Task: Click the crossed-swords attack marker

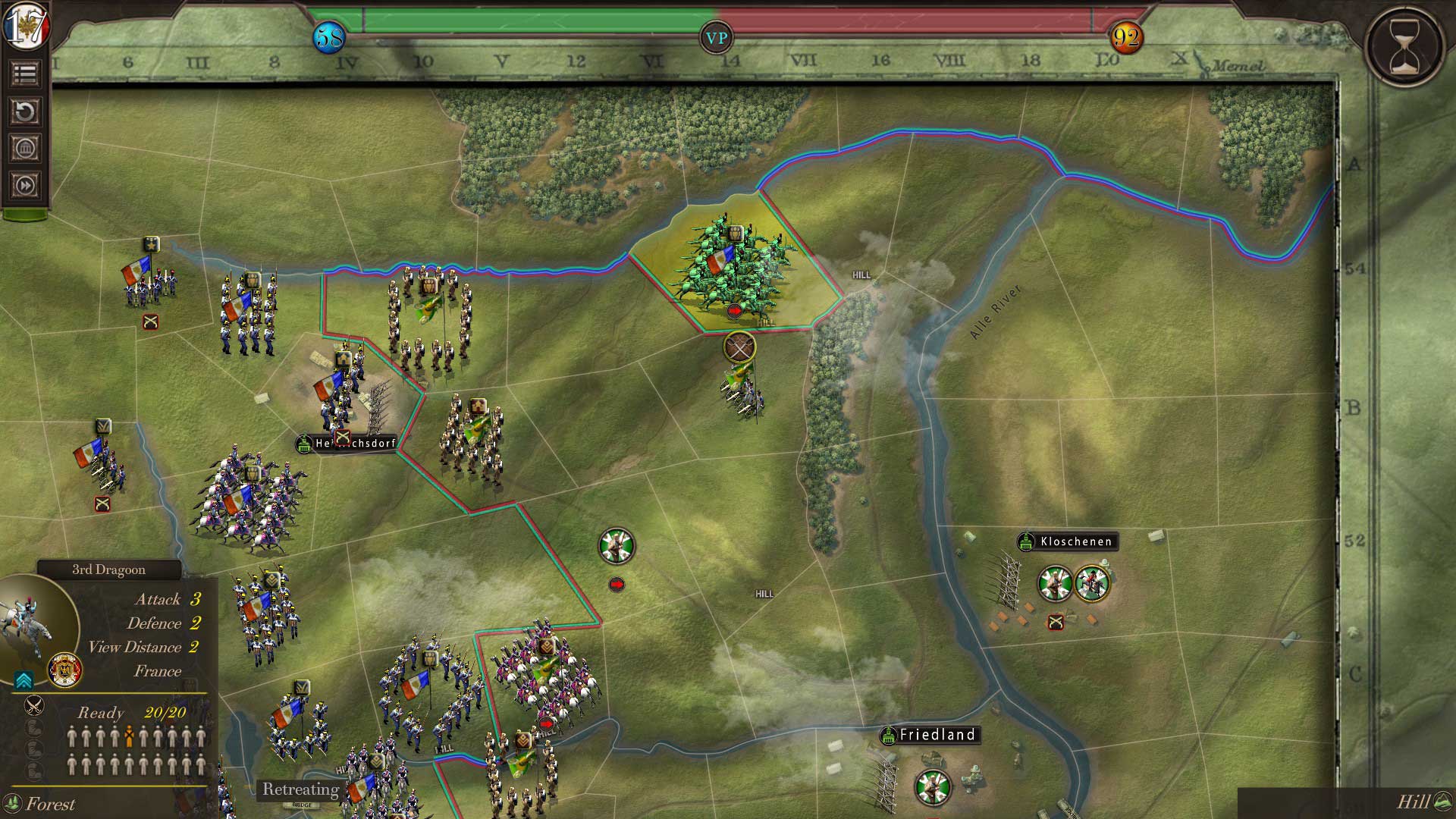Action: [739, 347]
